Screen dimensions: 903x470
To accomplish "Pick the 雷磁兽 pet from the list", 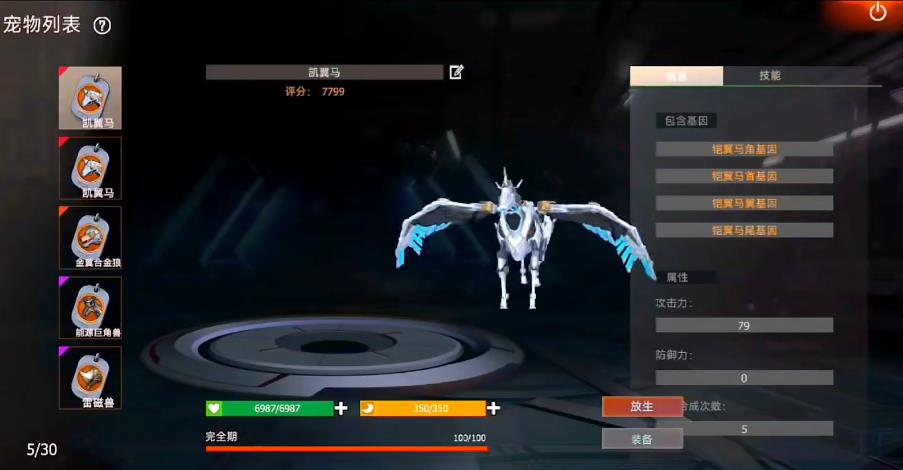I will (90, 377).
